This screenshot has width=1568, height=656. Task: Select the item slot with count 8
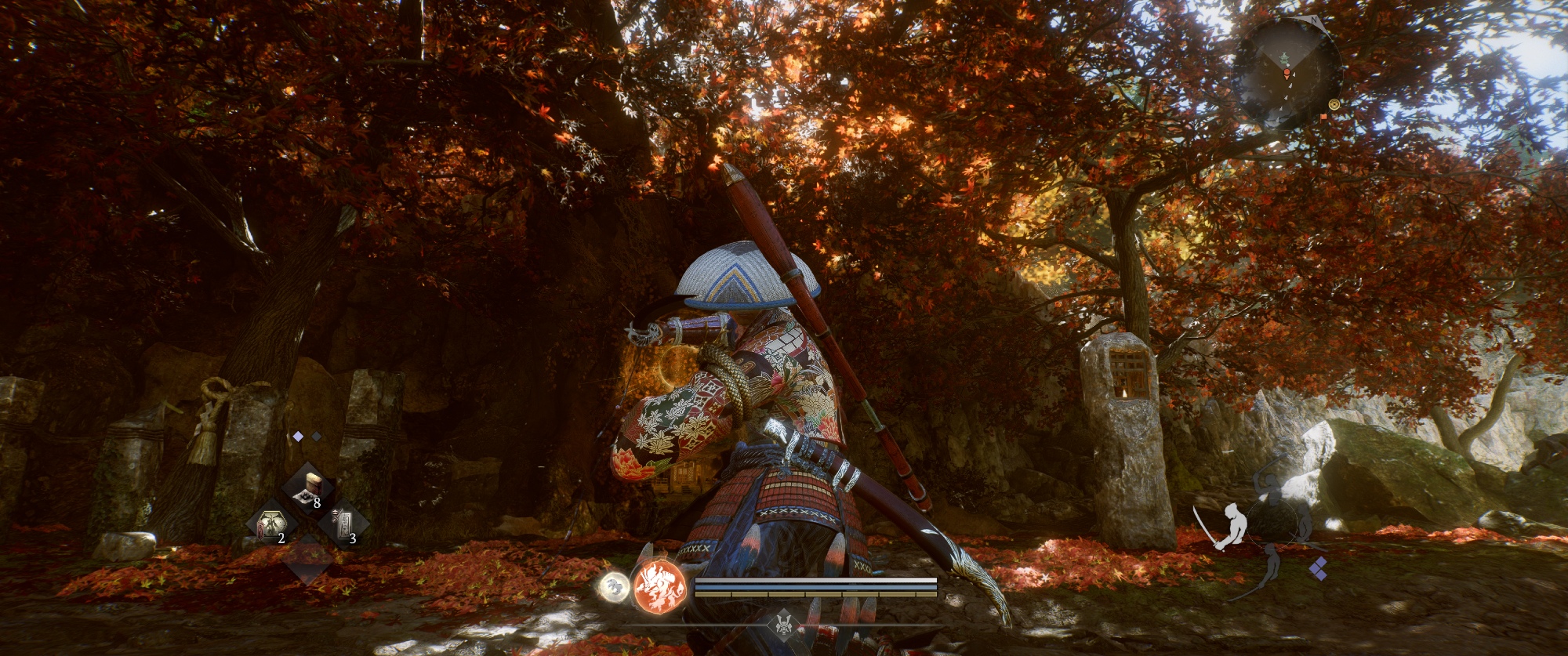pos(306,489)
